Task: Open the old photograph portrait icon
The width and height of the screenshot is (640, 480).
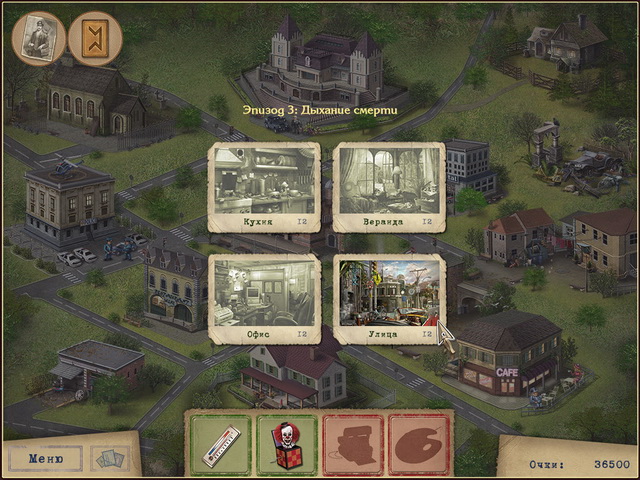Action: click(39, 38)
